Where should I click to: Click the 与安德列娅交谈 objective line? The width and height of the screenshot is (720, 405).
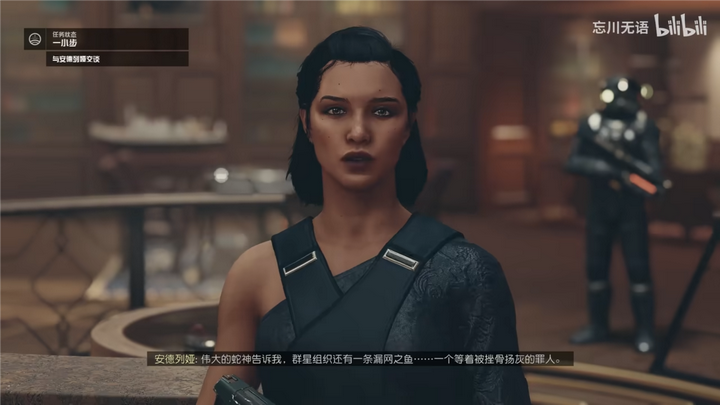78,60
